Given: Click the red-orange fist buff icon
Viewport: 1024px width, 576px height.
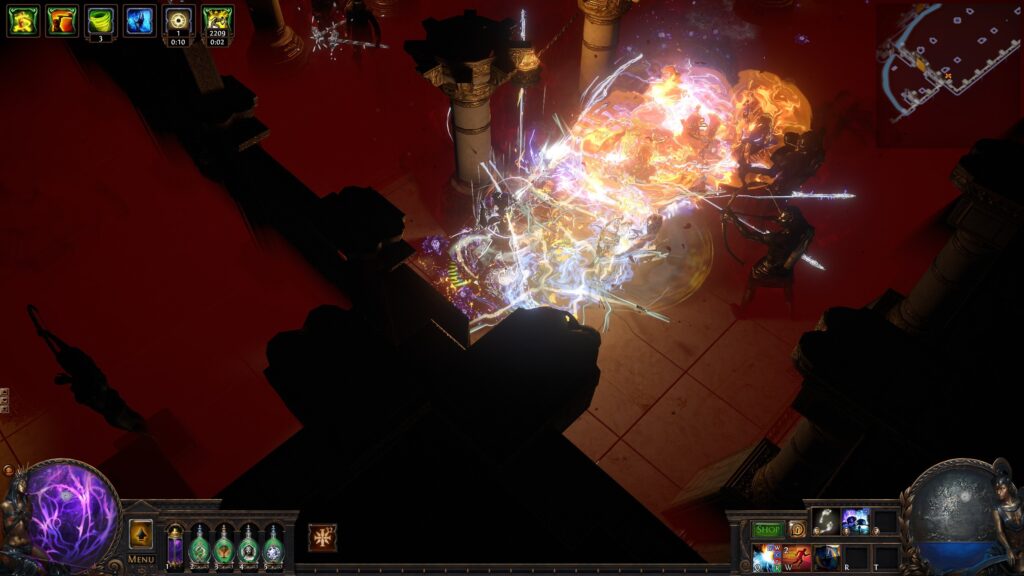Looking at the screenshot, I should (x=61, y=20).
